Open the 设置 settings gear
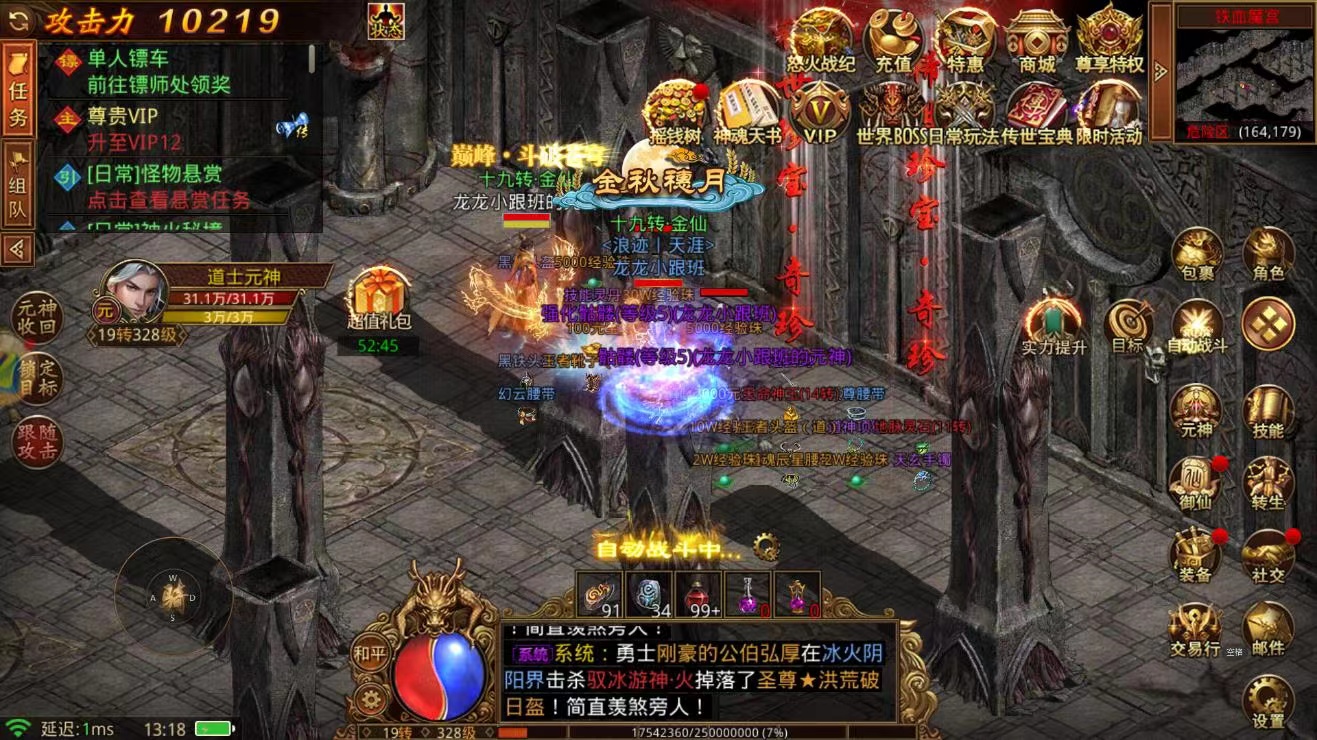1317x740 pixels. click(x=1268, y=700)
